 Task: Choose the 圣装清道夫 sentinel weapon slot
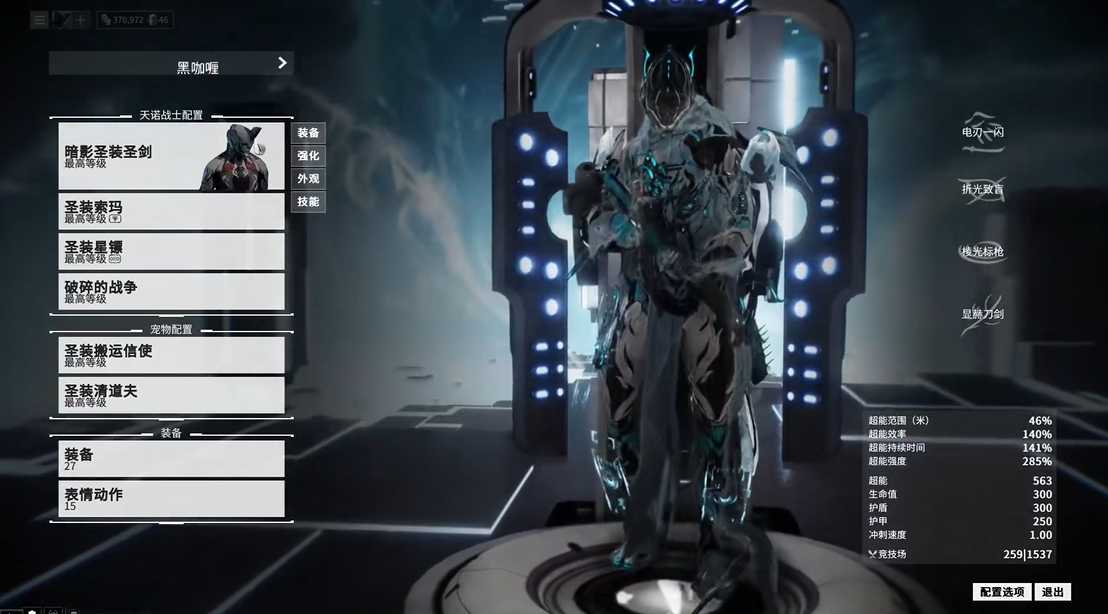(x=171, y=396)
